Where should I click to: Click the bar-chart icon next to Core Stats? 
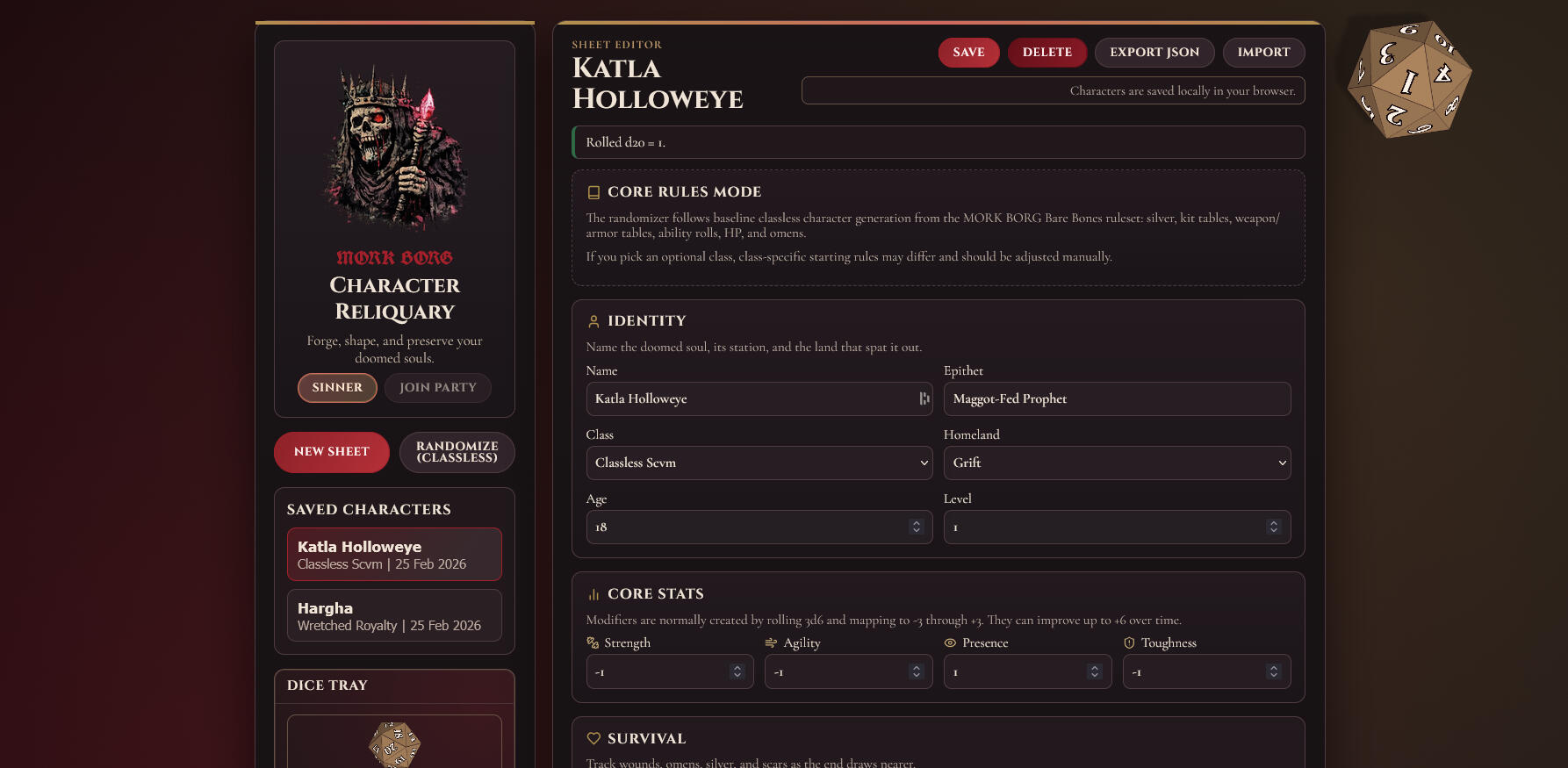(594, 593)
